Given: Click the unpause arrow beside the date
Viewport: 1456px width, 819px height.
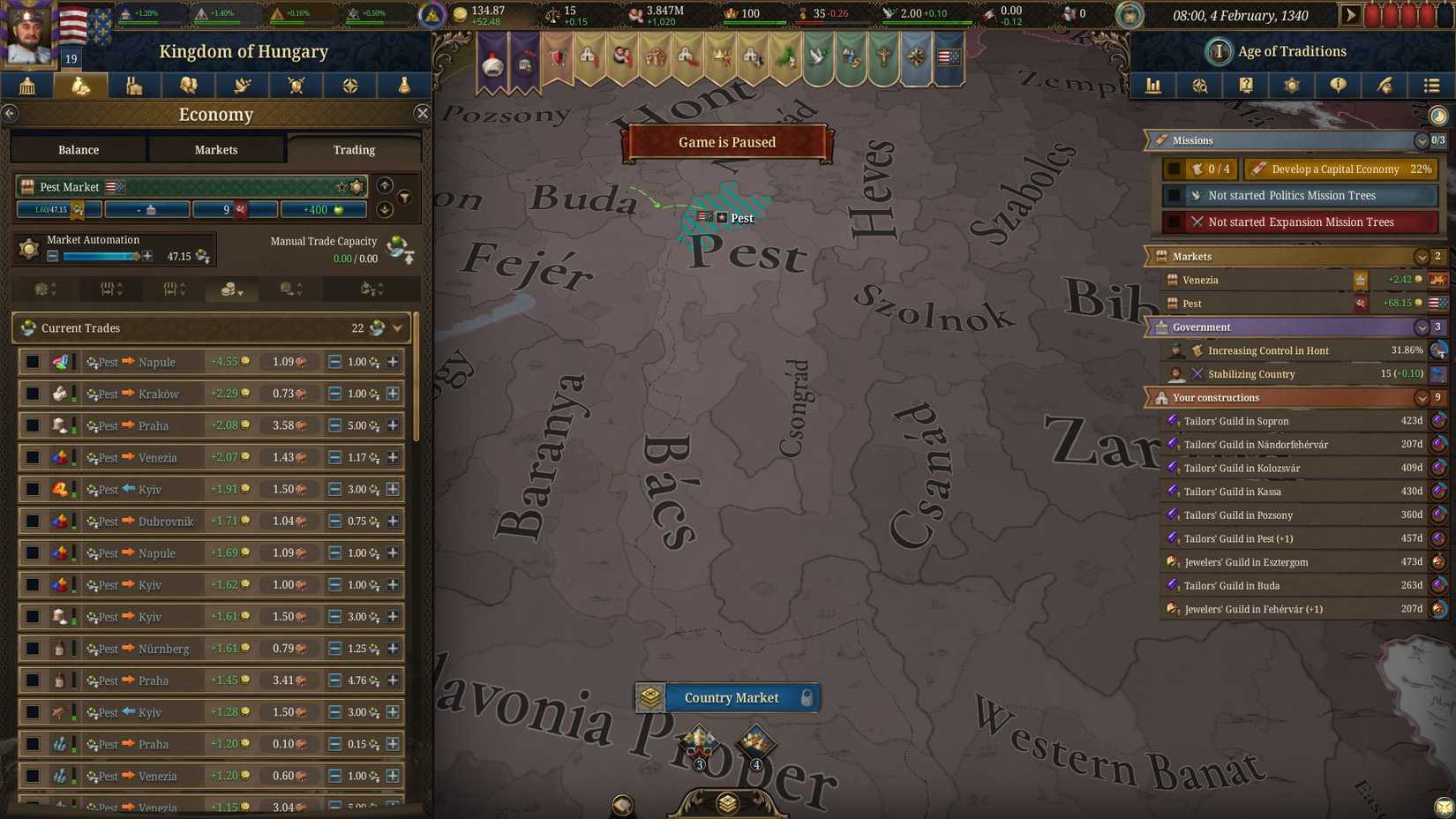Looking at the screenshot, I should tap(1353, 15).
